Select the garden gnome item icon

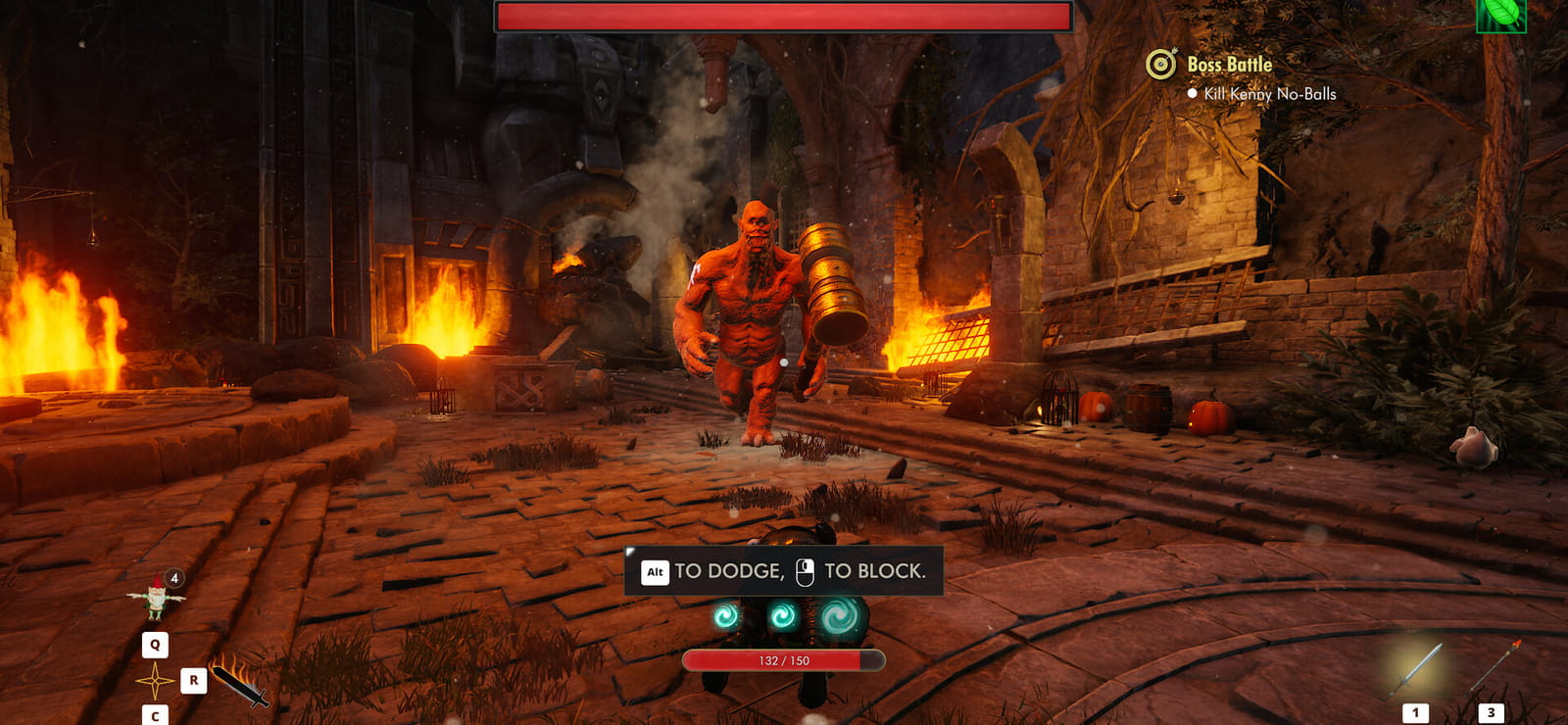click(156, 598)
